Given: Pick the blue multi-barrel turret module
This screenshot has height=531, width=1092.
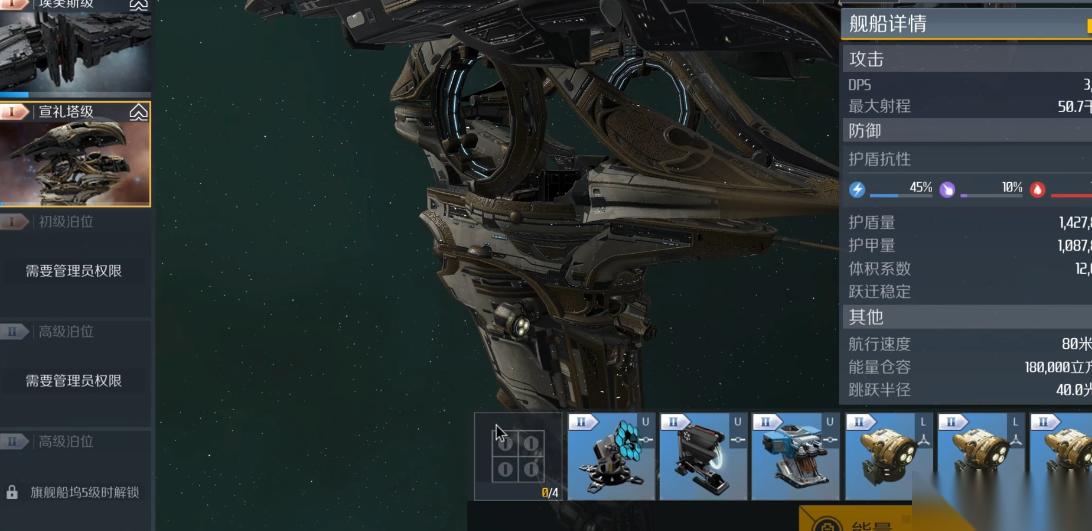Looking at the screenshot, I should point(795,456).
